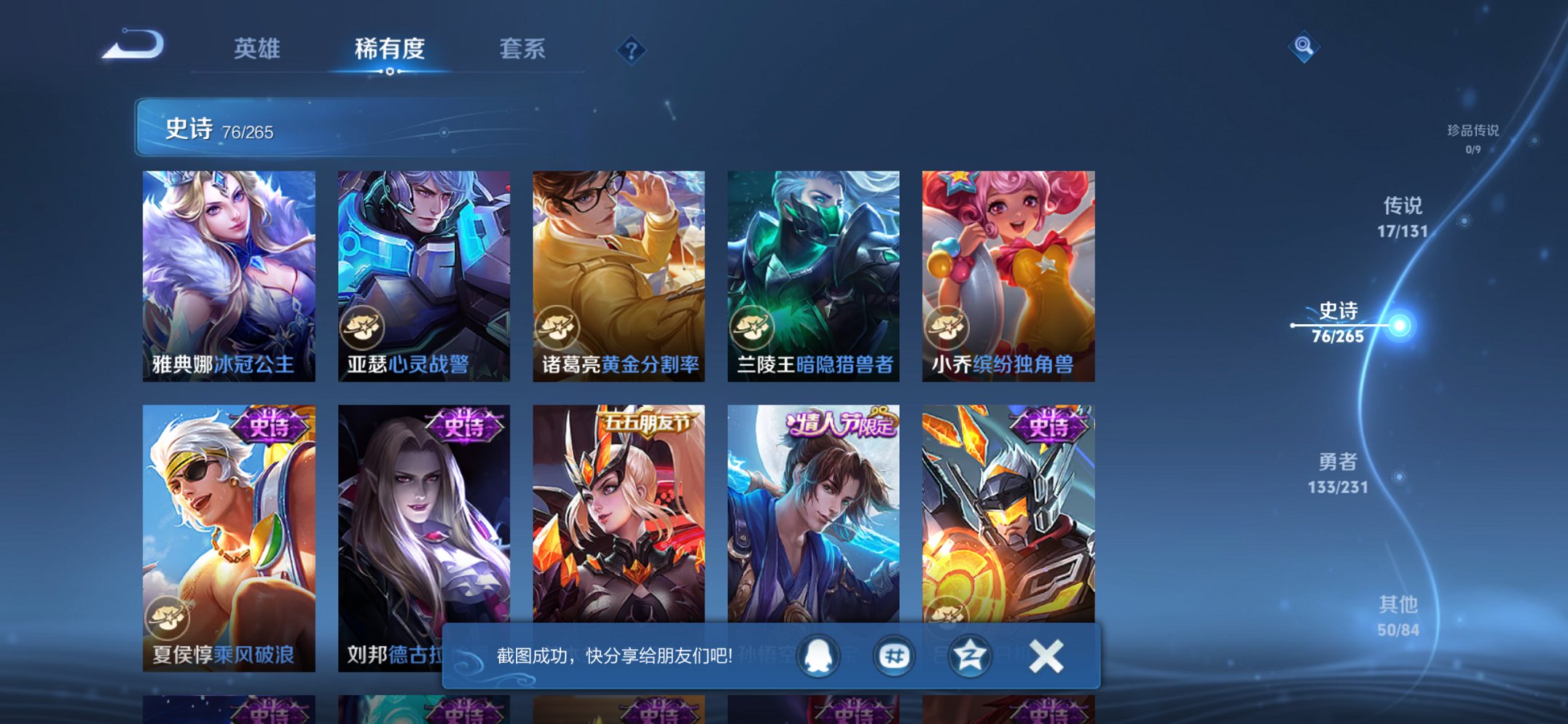The image size is (1568, 724).
Task: Click the question mark help icon
Action: click(x=631, y=50)
